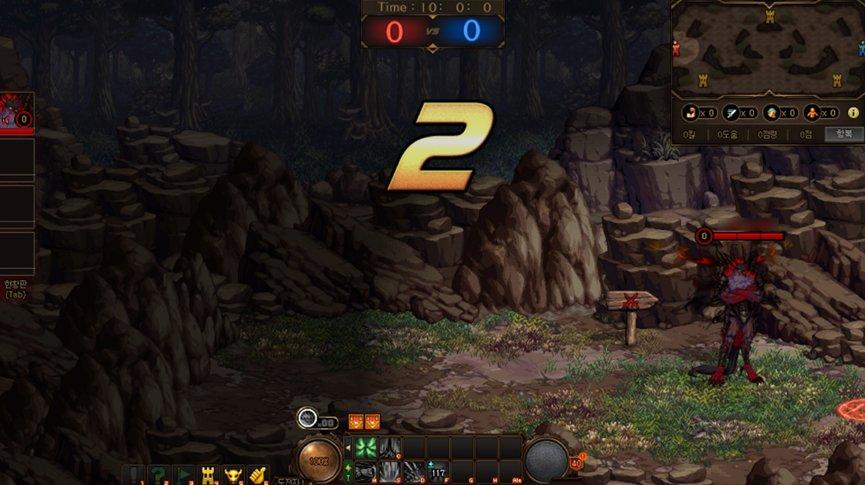Click the bronze HP orb

[x=318, y=459]
